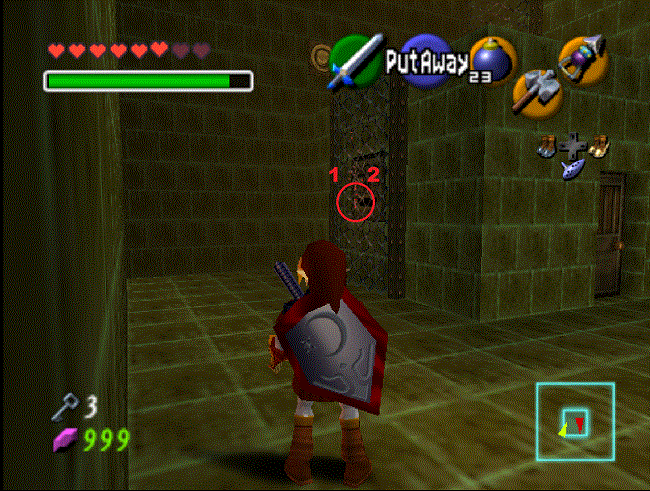Screen dimensions: 650x491
Task: Equip the golden Hover Boots shortcut icon
Action: pos(598,146)
